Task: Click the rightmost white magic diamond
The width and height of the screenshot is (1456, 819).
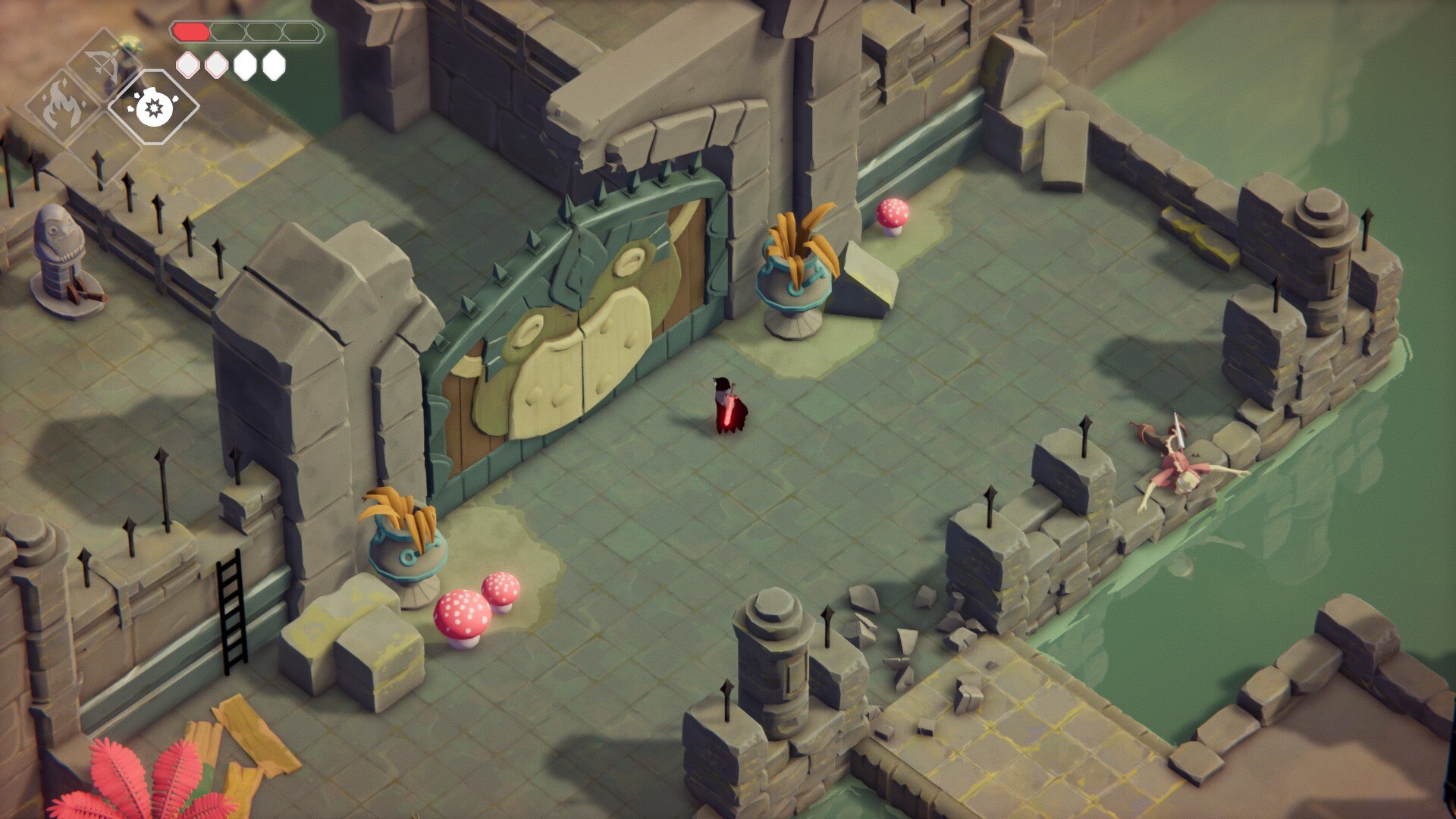Action: 271,66
